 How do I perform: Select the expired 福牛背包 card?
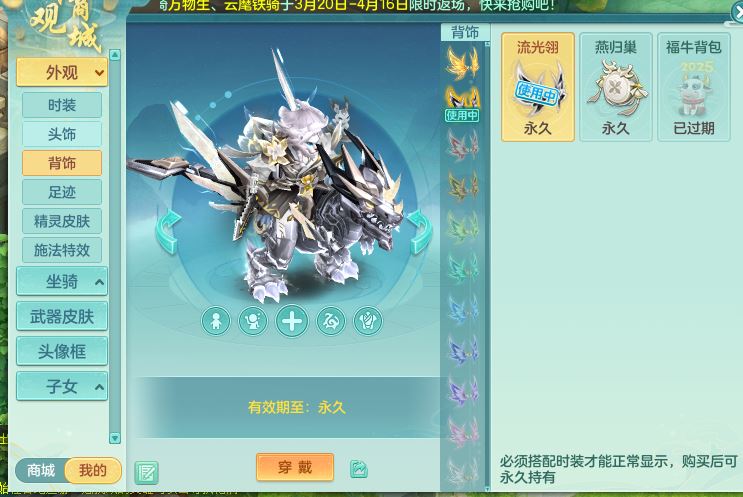[x=694, y=87]
